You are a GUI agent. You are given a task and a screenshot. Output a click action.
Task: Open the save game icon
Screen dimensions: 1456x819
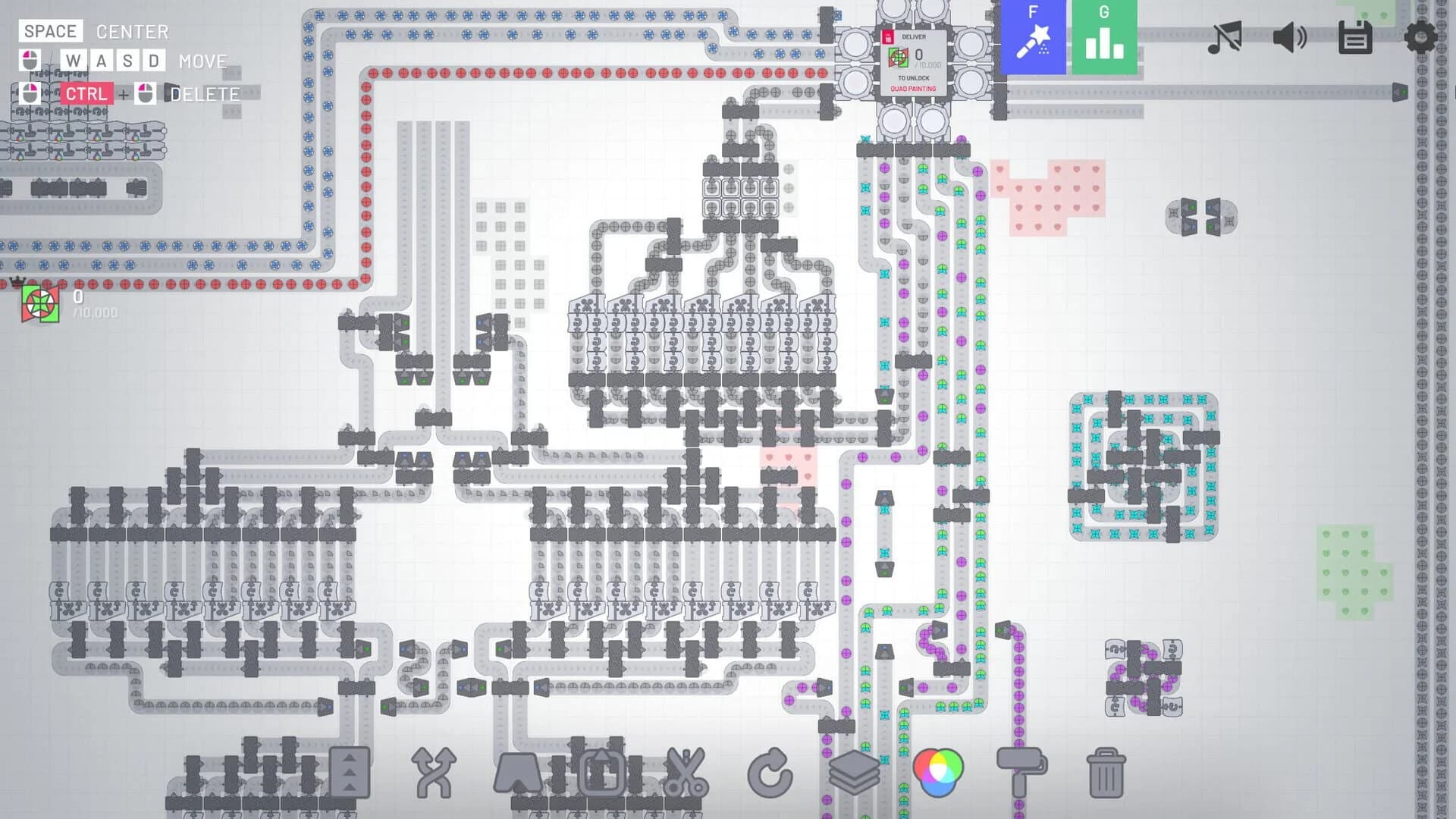click(1357, 36)
